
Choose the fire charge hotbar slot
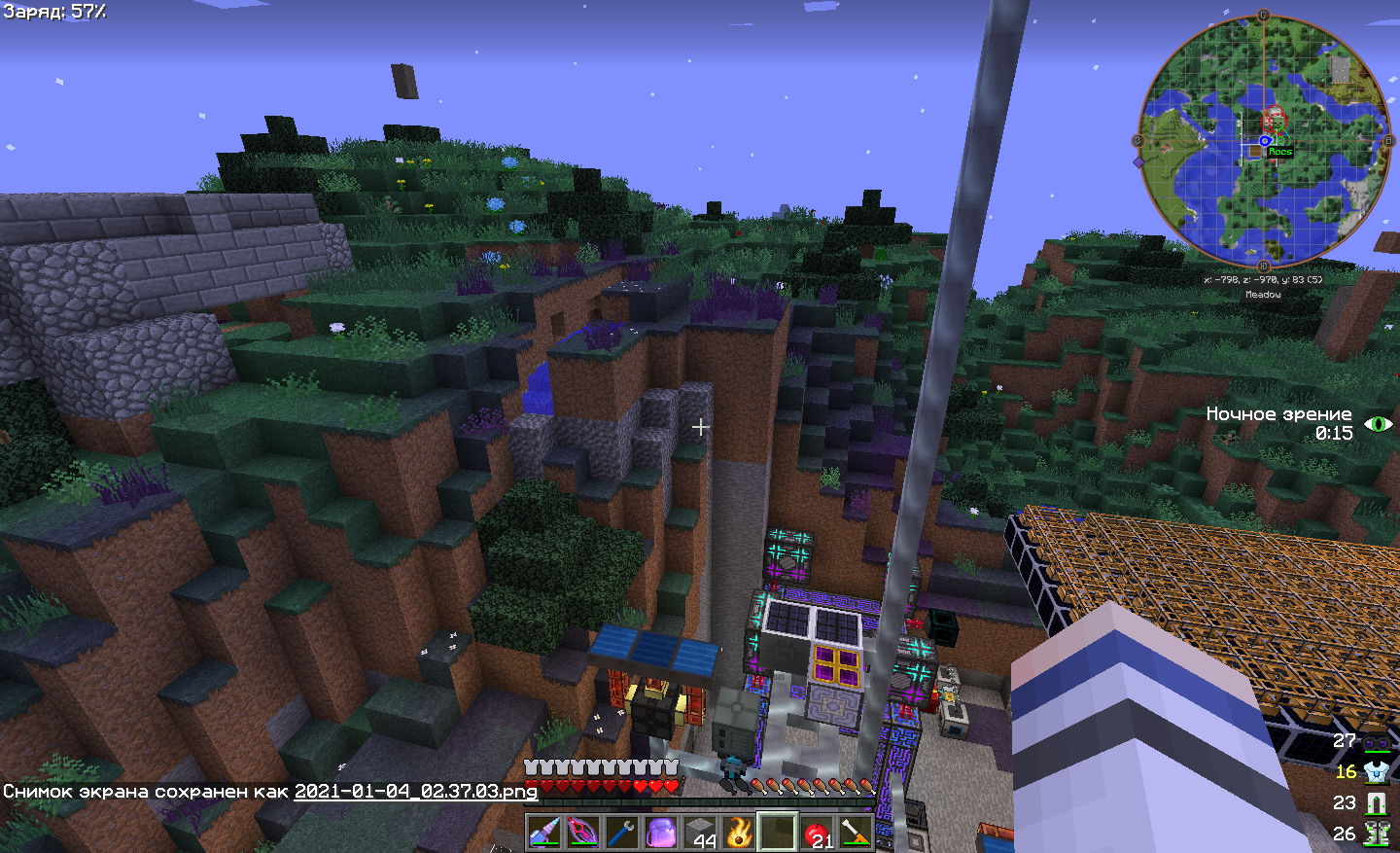click(x=739, y=833)
